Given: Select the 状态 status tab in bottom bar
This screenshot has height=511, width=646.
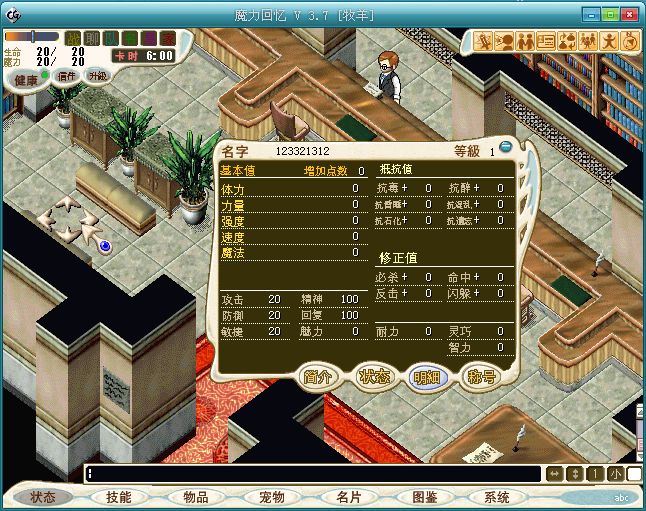Looking at the screenshot, I should click(43, 497).
